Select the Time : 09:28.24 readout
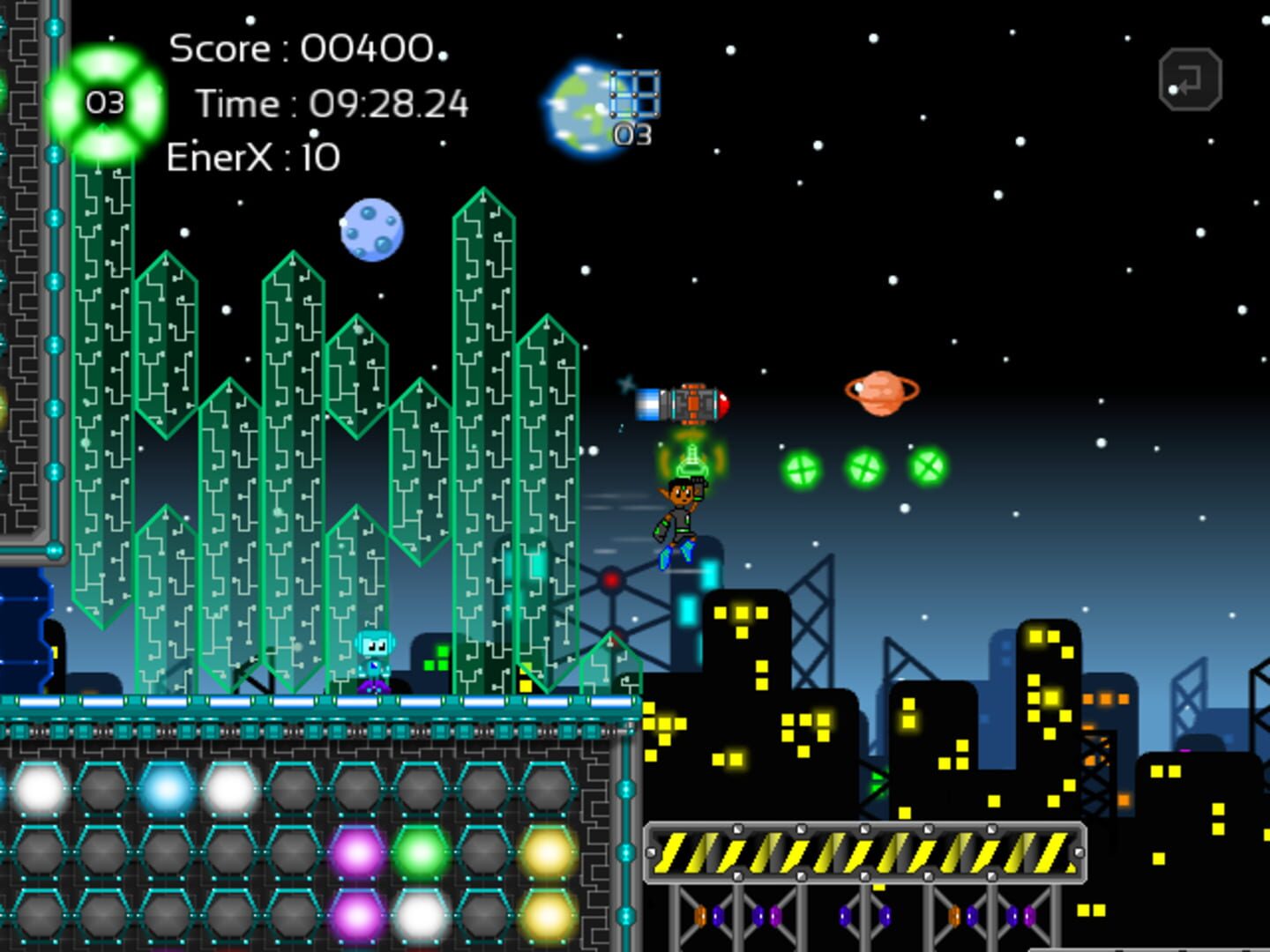Screen dimensions: 1270x952 (x=332, y=103)
